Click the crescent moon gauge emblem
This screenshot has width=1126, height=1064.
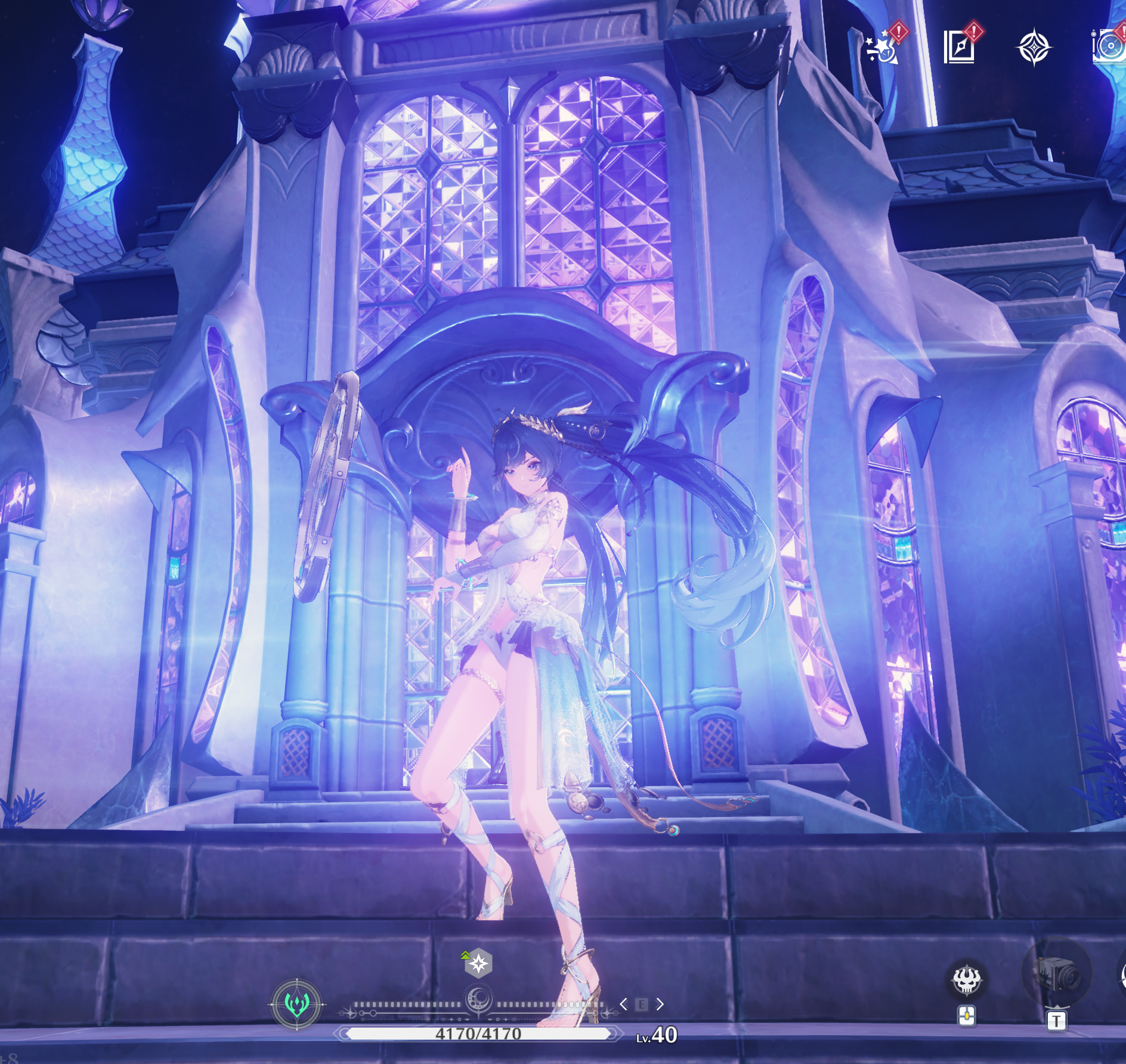478,998
